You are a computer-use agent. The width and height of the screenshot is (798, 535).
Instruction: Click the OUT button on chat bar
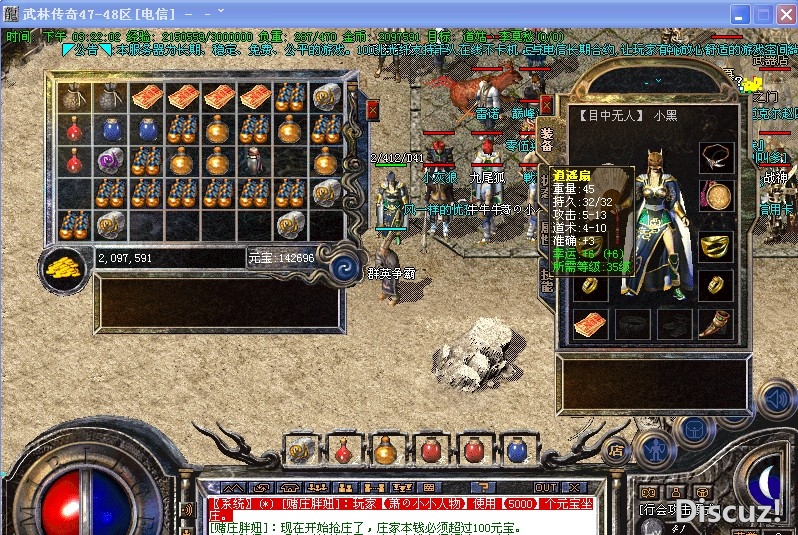[546, 487]
